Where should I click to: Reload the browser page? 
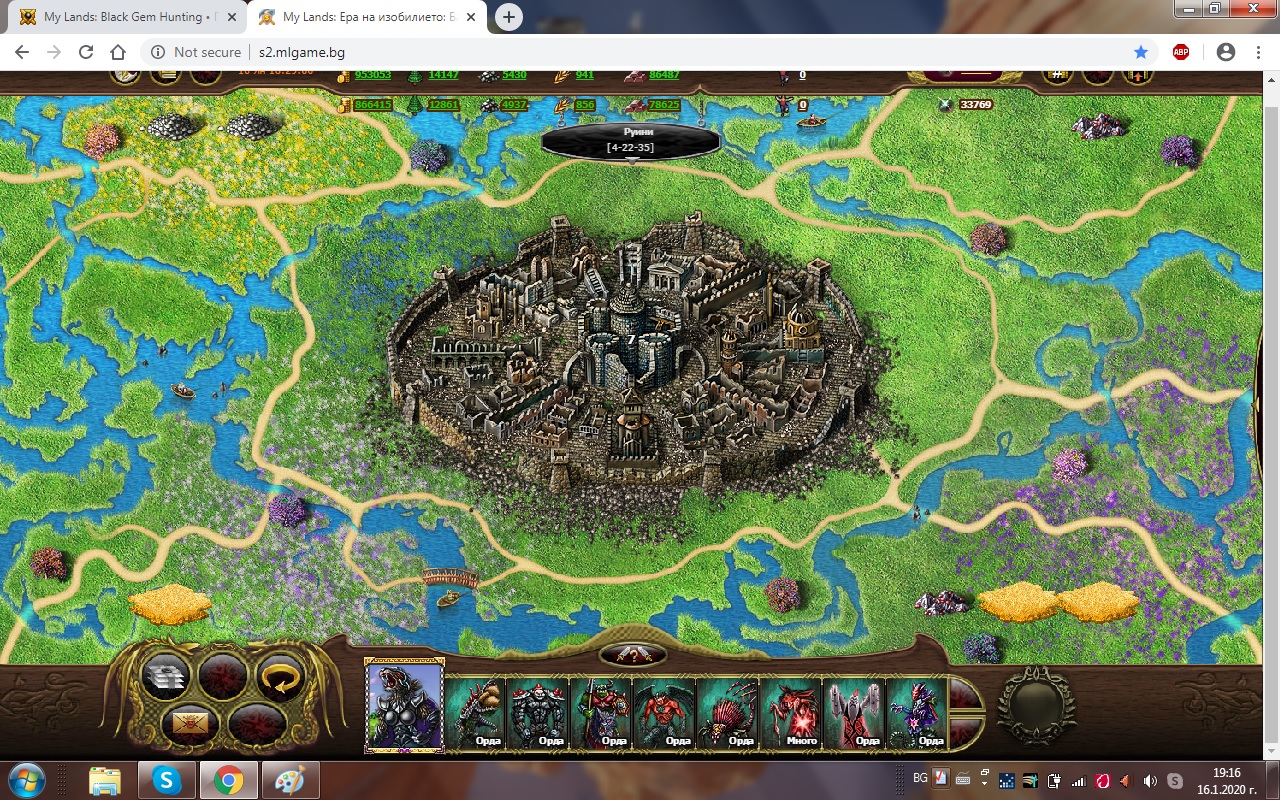tap(86, 52)
